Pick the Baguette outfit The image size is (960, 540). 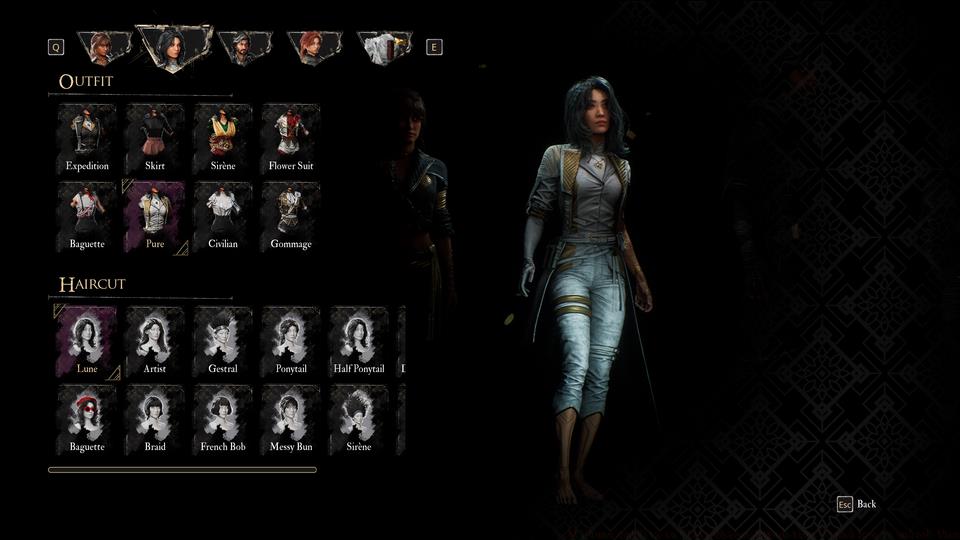pyautogui.click(x=87, y=216)
